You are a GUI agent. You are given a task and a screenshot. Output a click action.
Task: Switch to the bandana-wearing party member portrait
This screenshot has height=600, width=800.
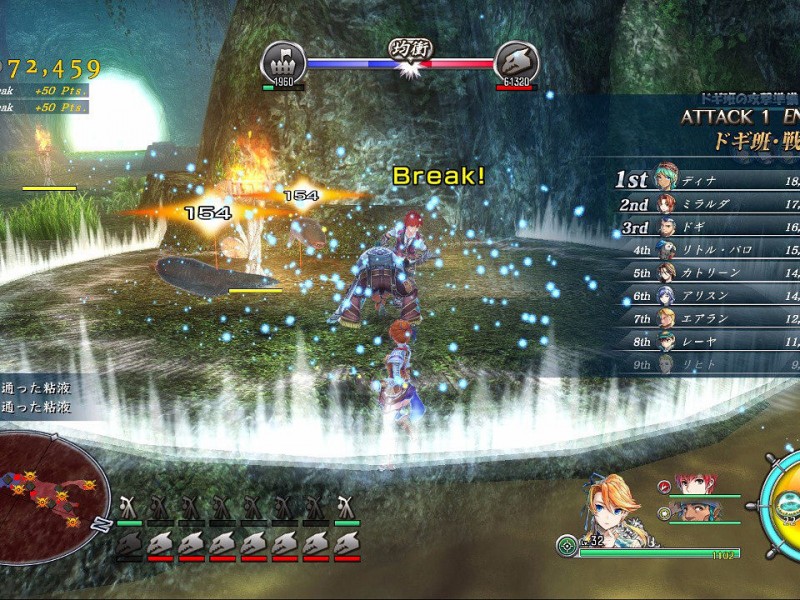pos(689,512)
